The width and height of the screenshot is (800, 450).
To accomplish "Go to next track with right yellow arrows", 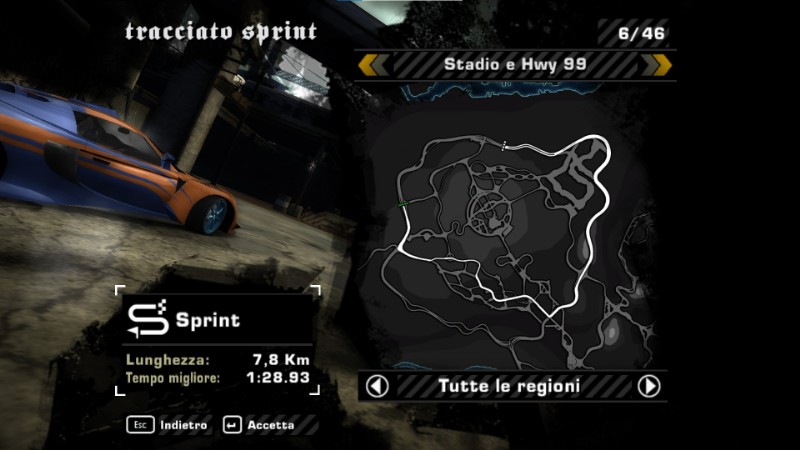I will tap(657, 65).
